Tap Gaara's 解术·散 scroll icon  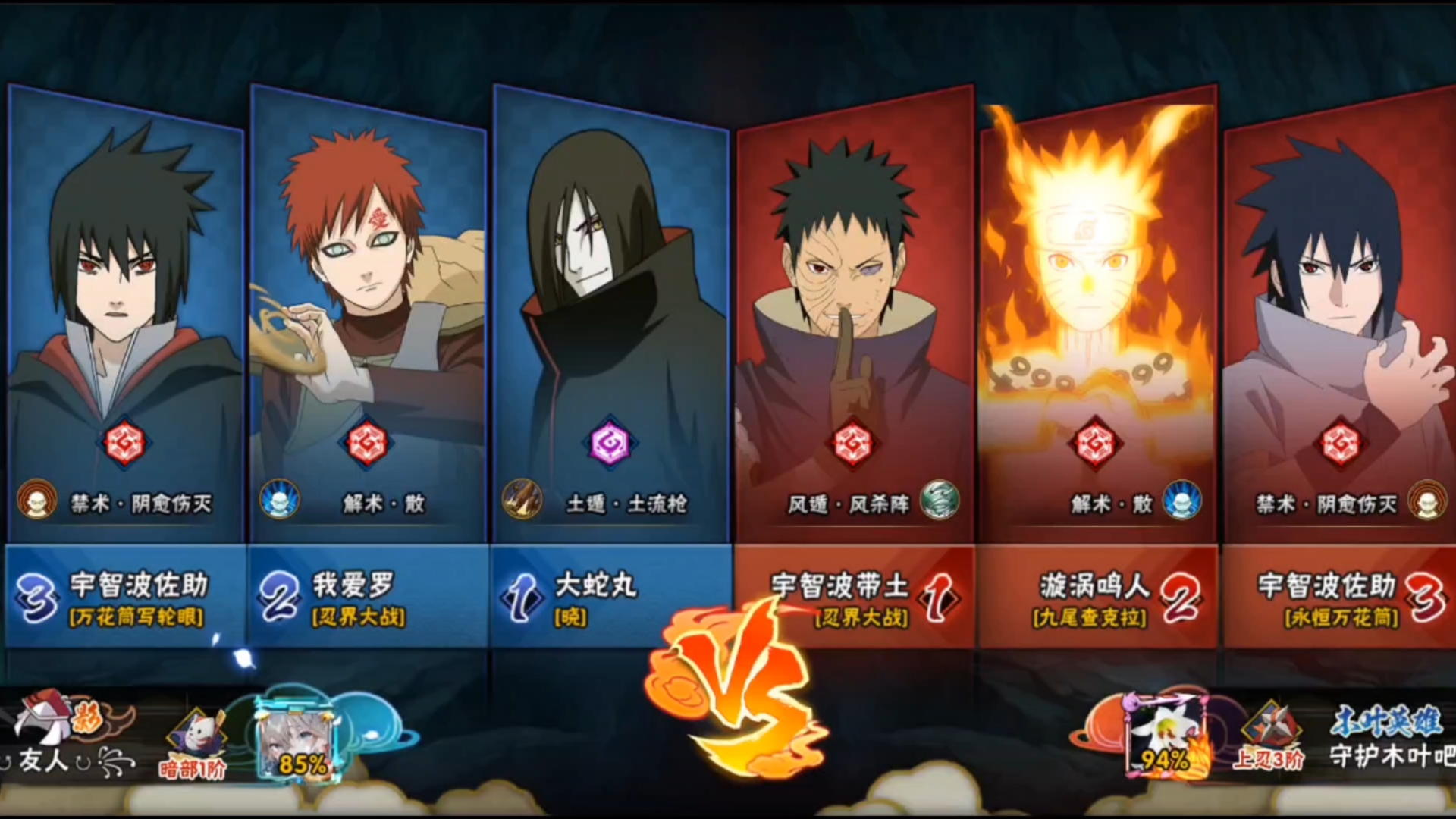coord(279,500)
